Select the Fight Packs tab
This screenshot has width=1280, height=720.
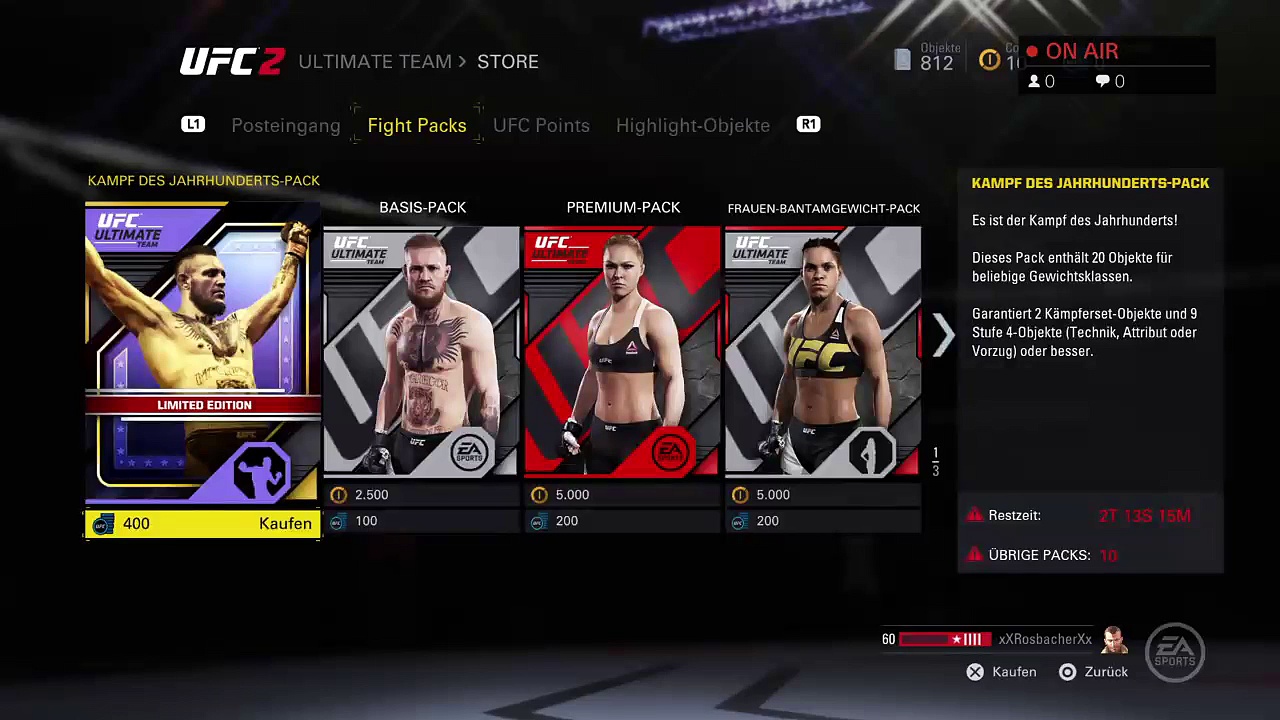(x=417, y=126)
